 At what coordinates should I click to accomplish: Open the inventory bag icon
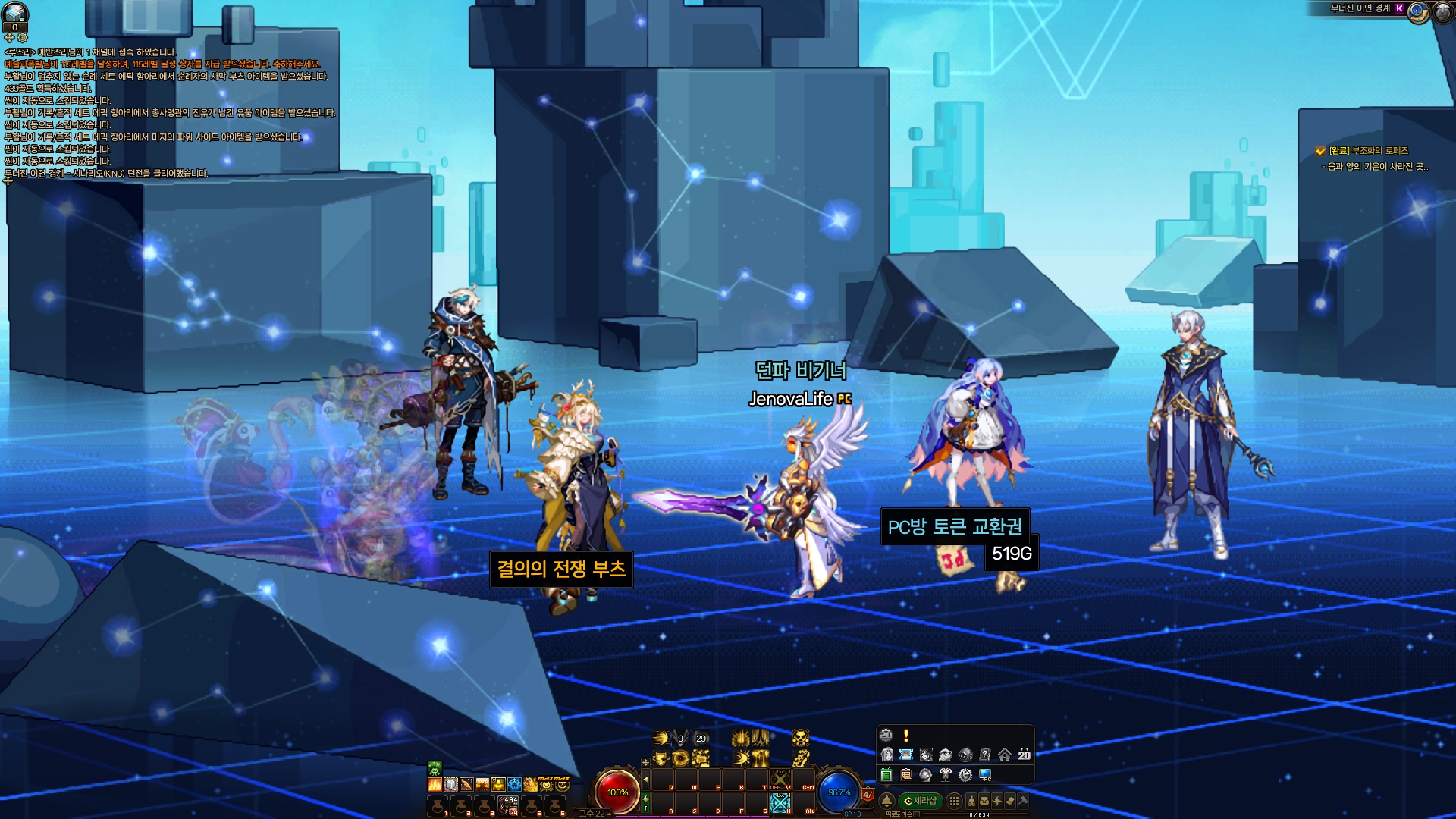point(984,801)
